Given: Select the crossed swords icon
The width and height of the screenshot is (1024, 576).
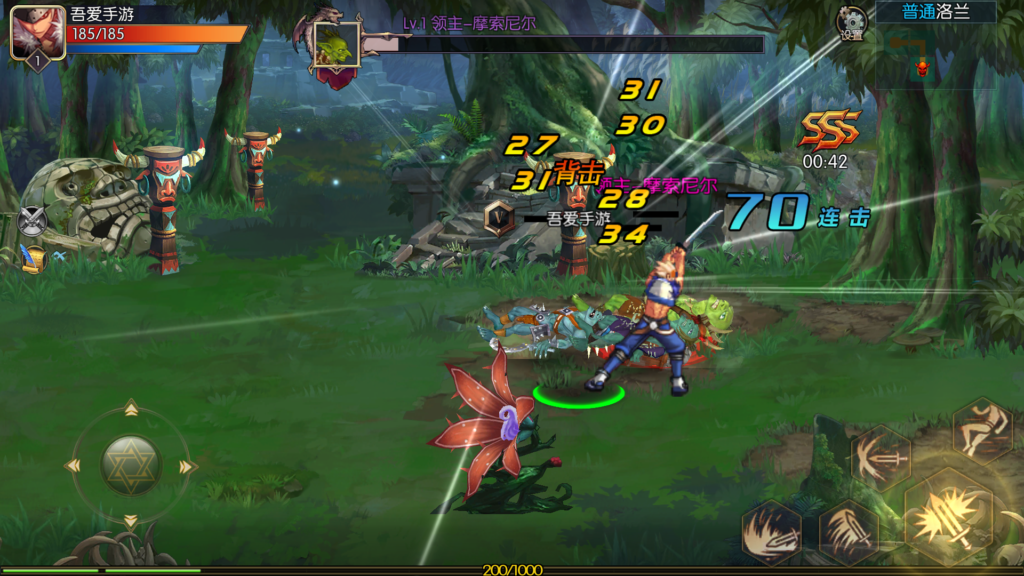Looking at the screenshot, I should tap(33, 220).
